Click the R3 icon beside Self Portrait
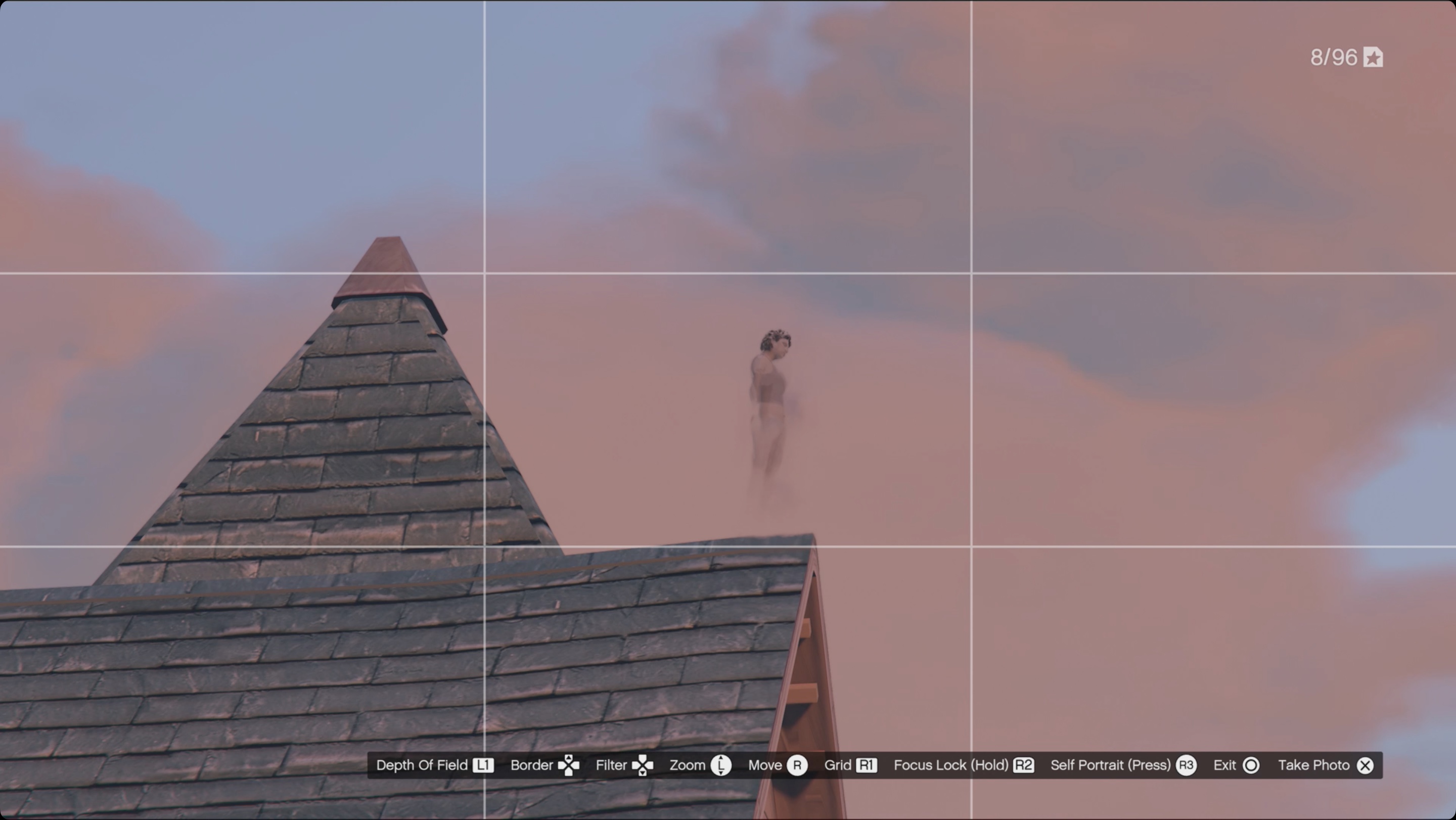 1187,765
